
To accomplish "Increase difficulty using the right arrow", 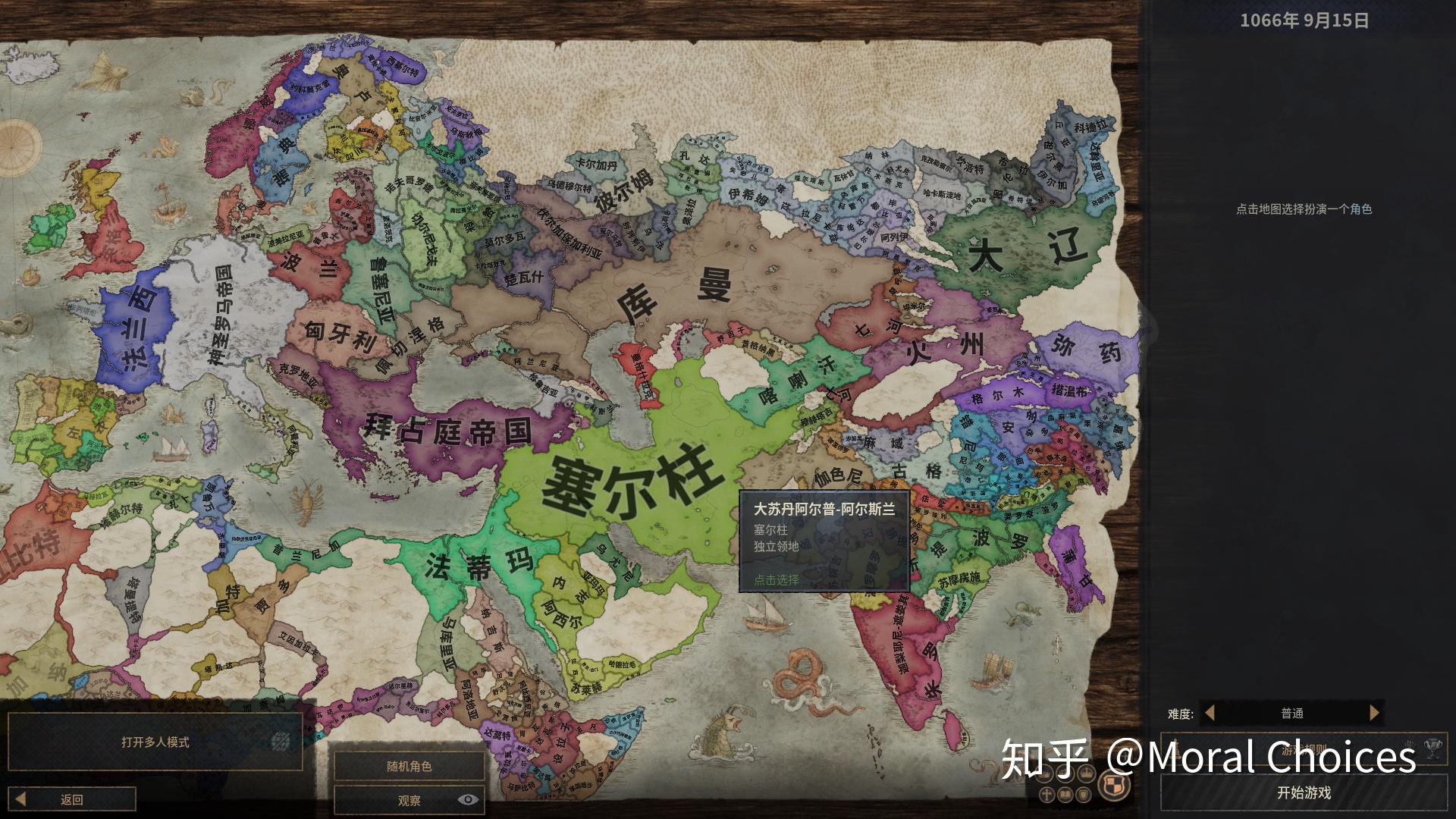I will pyautogui.click(x=1374, y=714).
